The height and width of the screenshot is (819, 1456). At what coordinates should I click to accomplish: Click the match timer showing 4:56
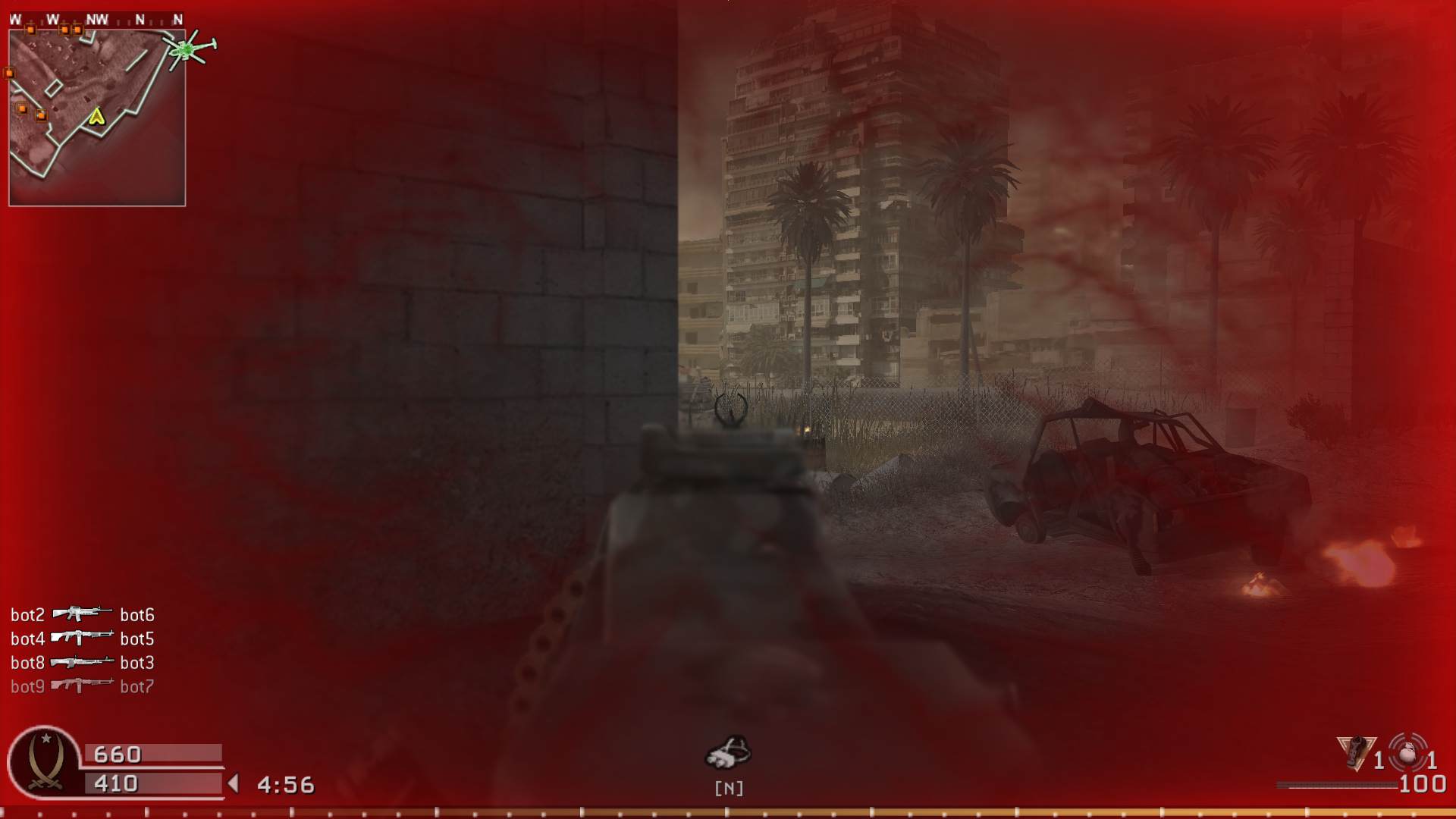(284, 784)
